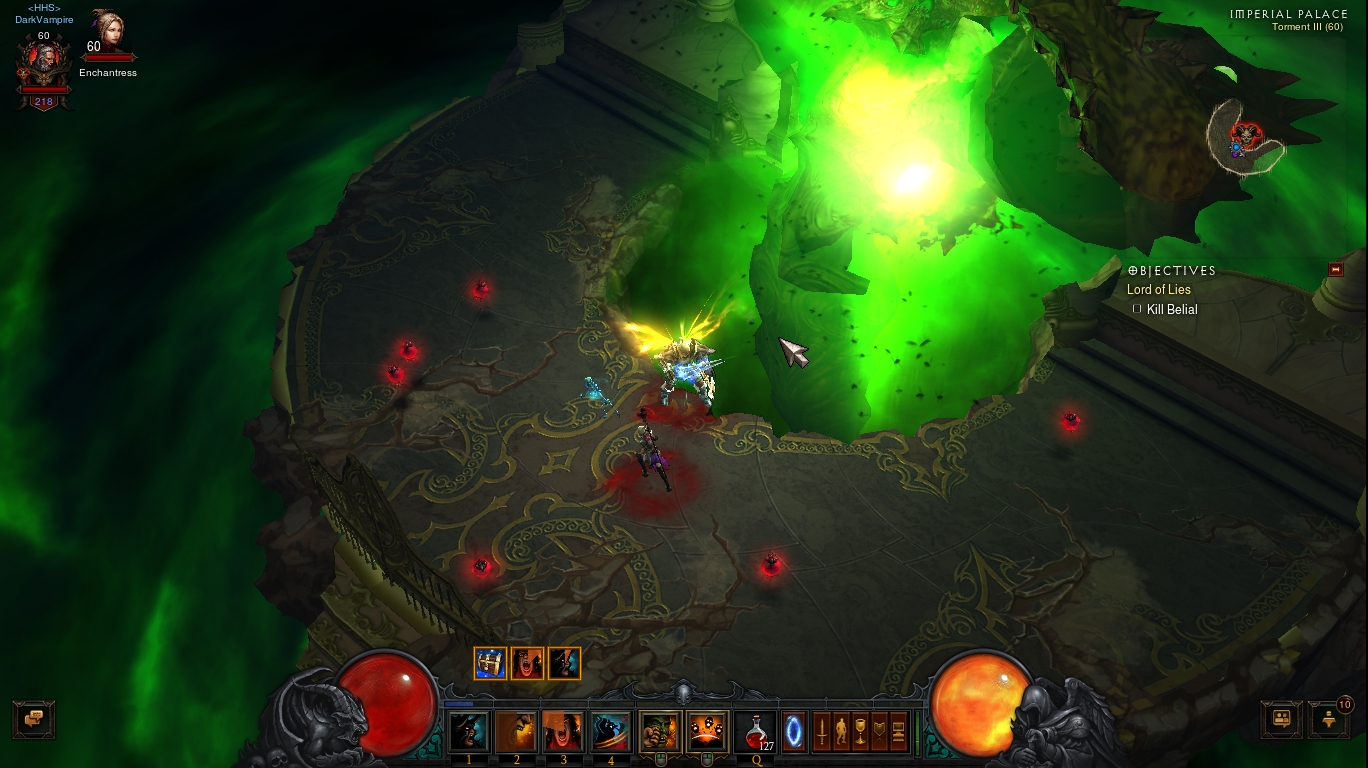Drink the red health potion

click(x=755, y=731)
